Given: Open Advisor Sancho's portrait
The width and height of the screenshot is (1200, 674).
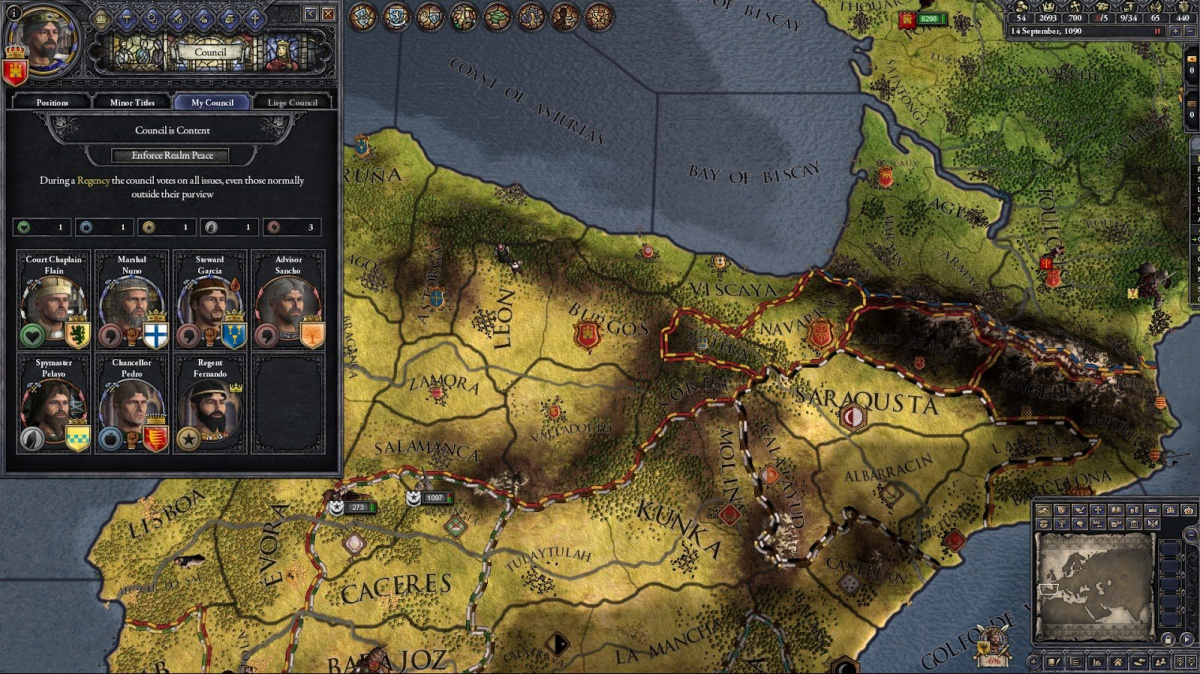Looking at the screenshot, I should pos(286,302).
